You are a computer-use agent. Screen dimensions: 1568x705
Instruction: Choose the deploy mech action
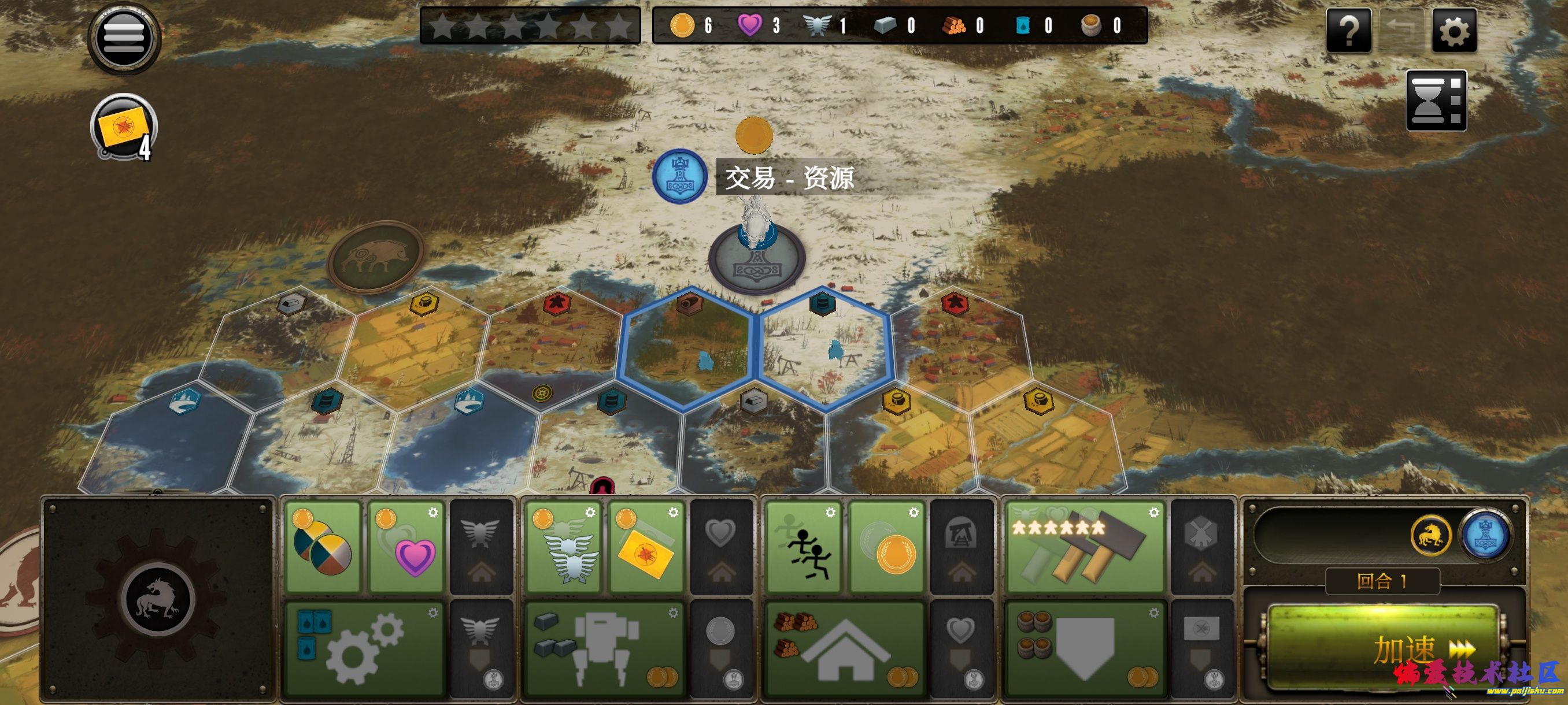tap(604, 648)
